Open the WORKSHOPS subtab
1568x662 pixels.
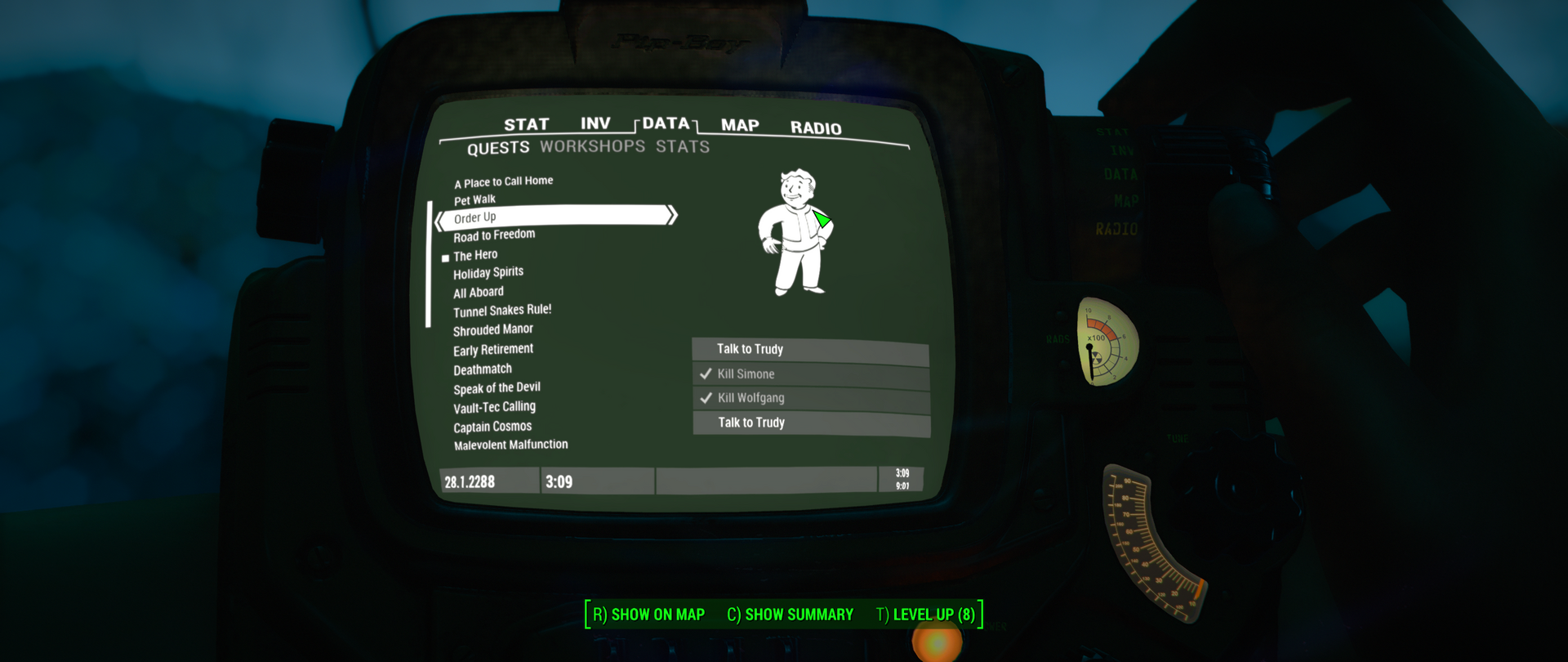coord(594,146)
